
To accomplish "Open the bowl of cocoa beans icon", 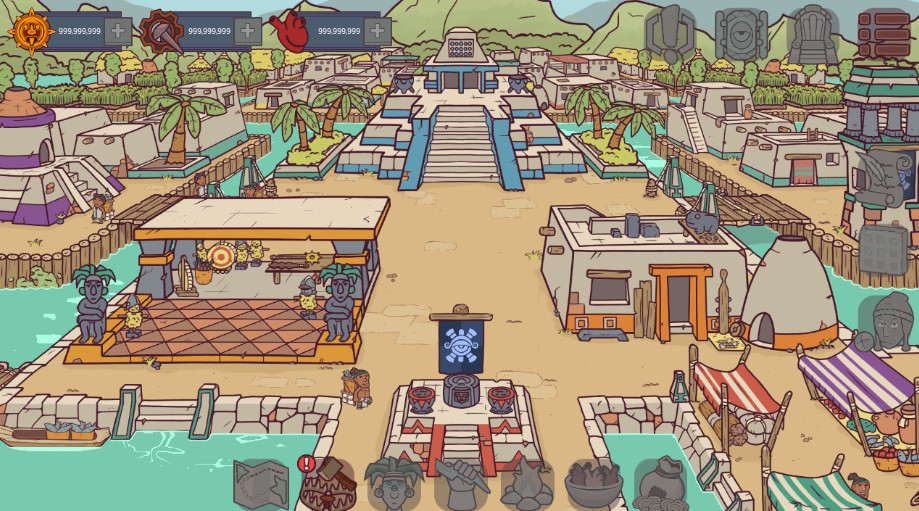I will coord(594,485).
